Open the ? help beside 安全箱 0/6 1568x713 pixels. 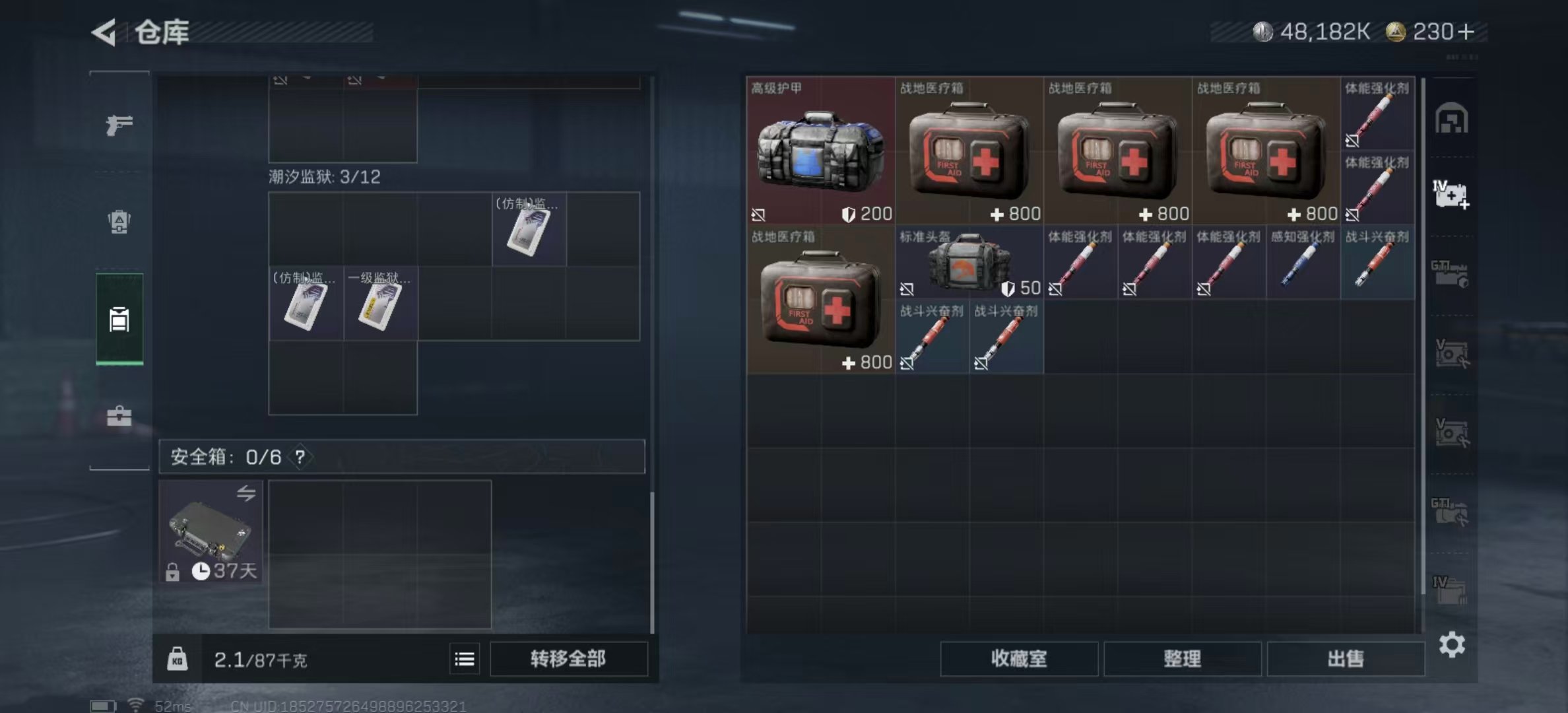(300, 456)
